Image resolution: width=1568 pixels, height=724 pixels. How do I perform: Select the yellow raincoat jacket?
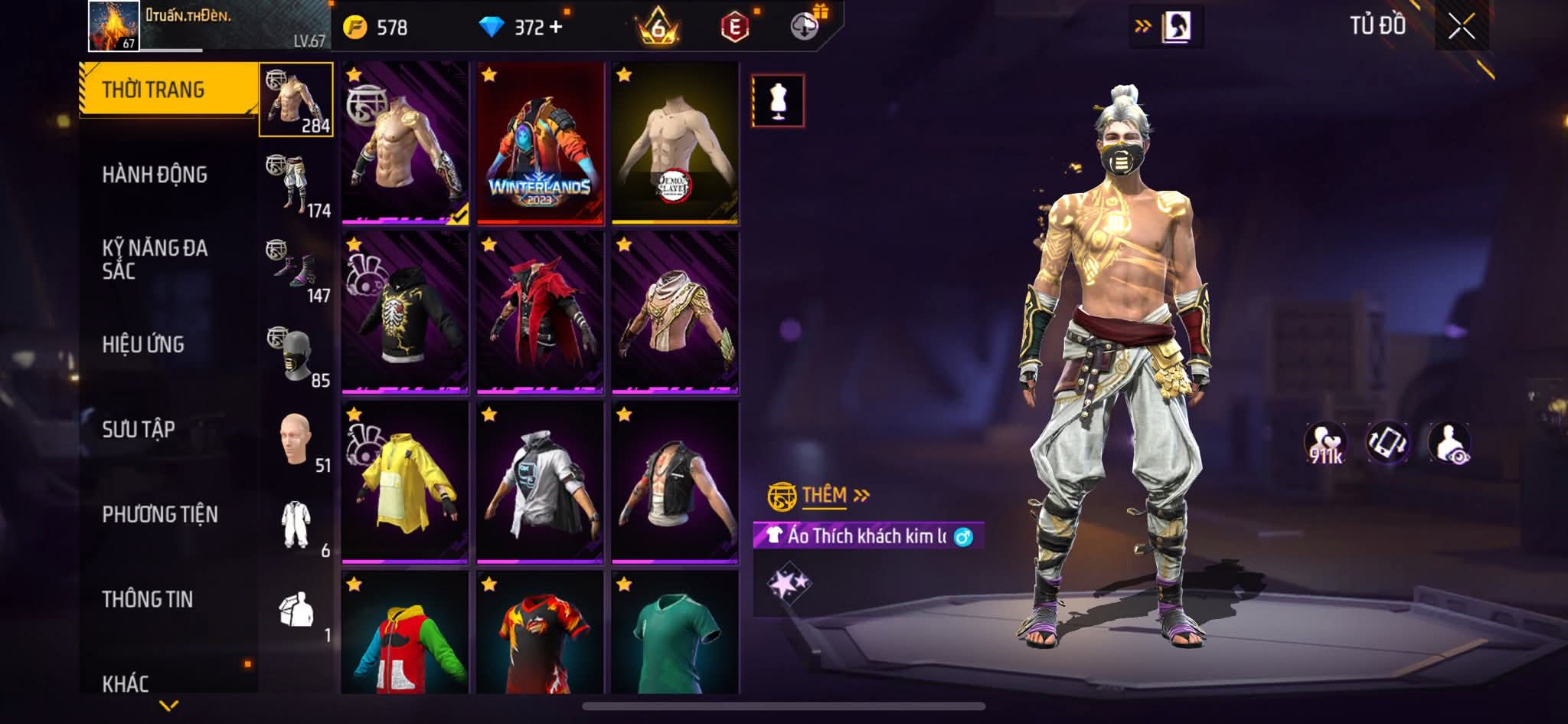[405, 483]
